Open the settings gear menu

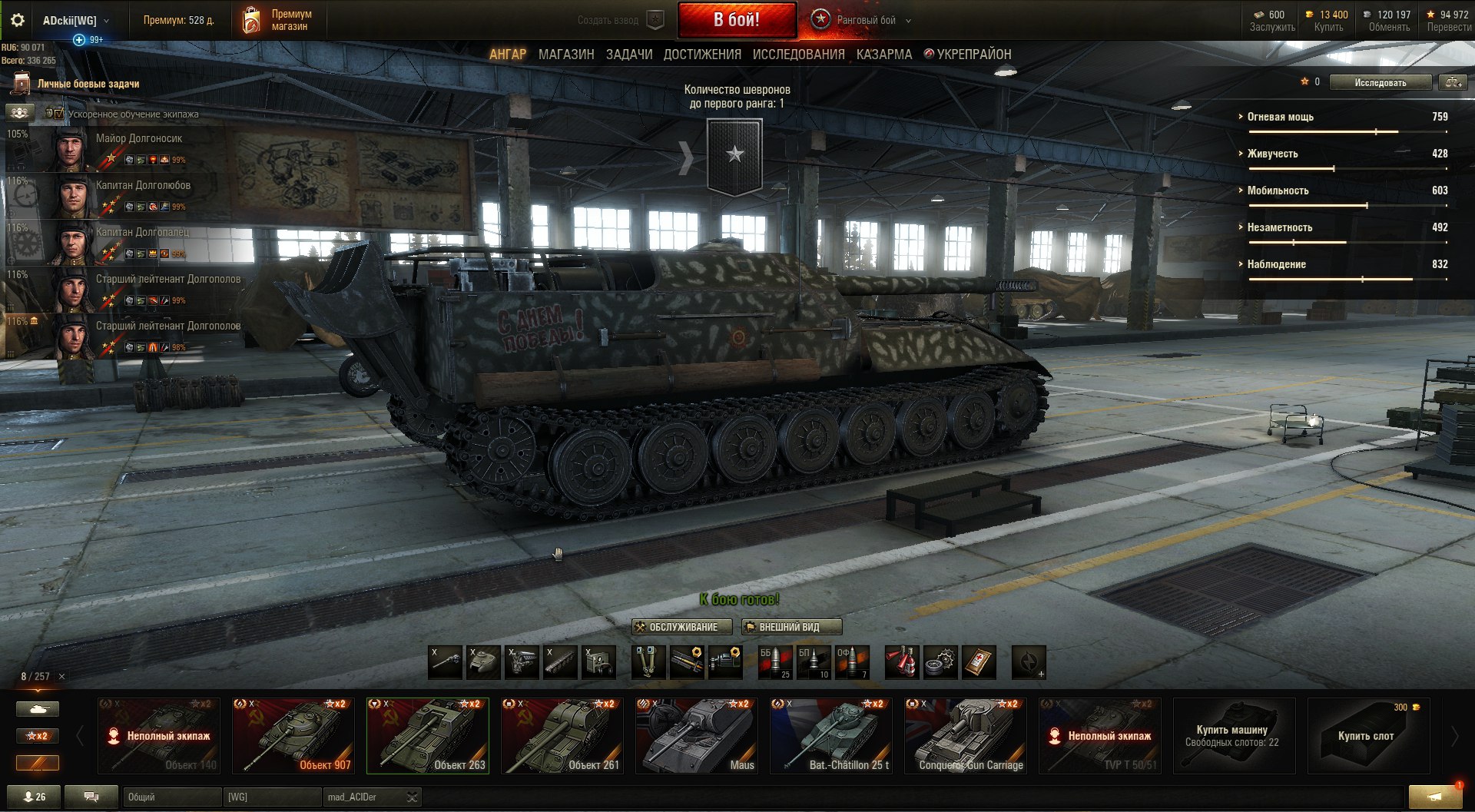[x=18, y=21]
